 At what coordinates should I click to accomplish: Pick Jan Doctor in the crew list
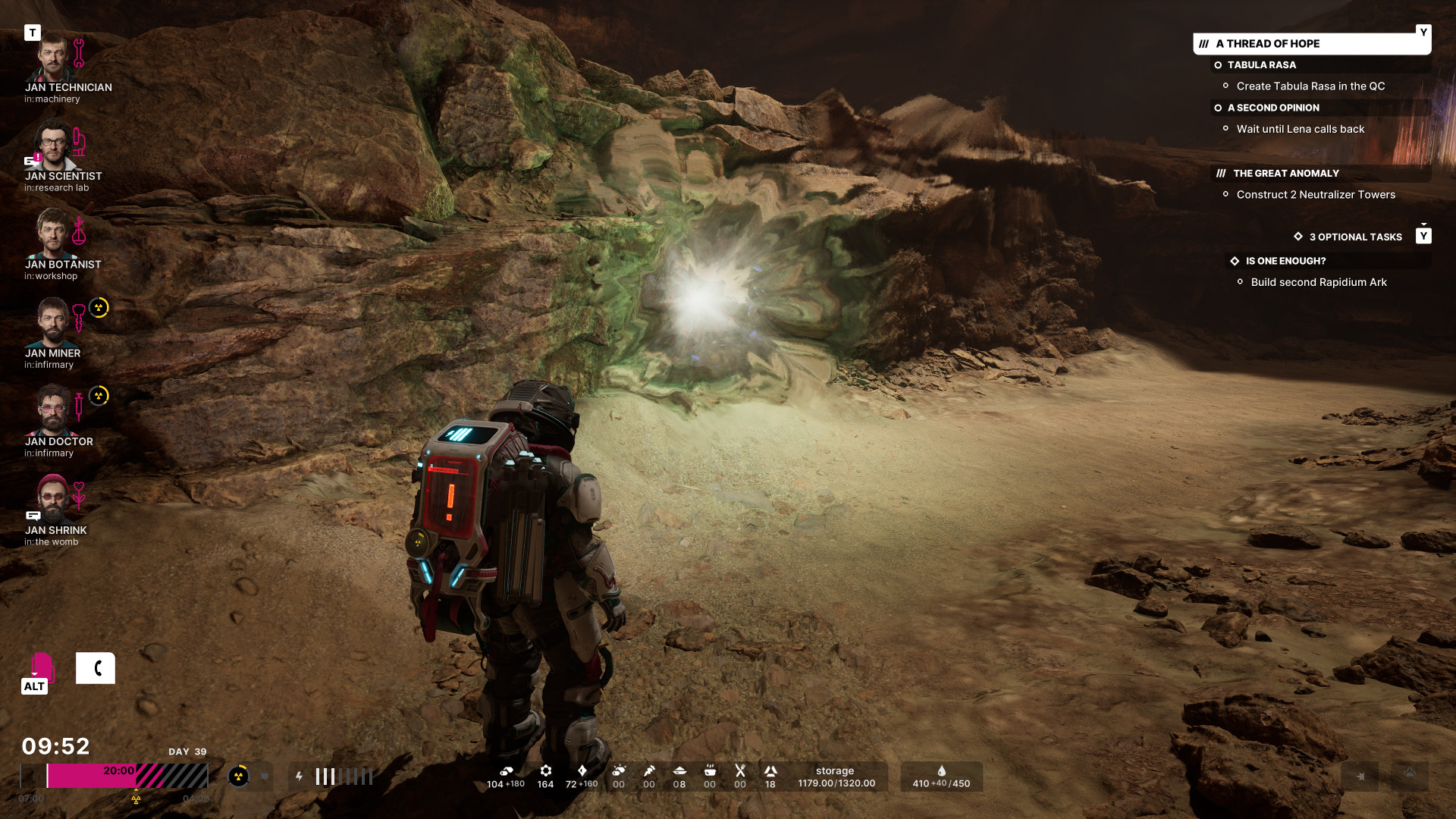[52, 412]
